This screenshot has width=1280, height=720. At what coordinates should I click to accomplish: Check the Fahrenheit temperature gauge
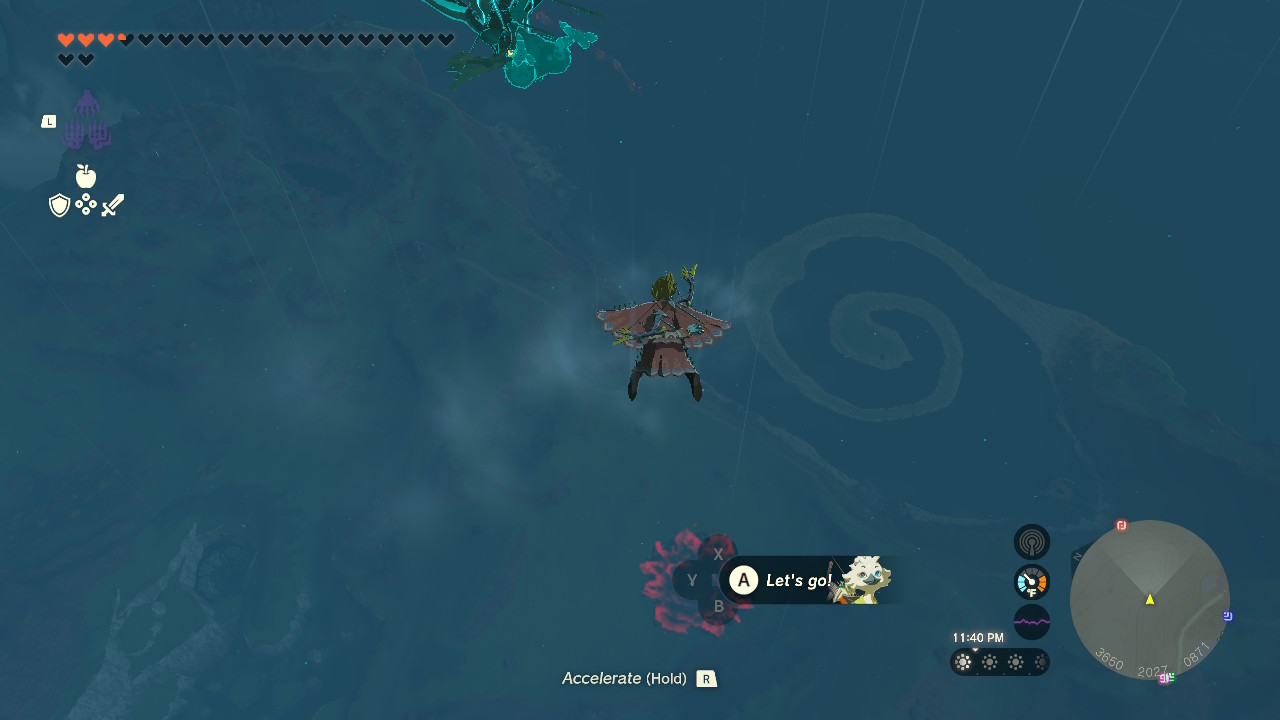(1032, 582)
